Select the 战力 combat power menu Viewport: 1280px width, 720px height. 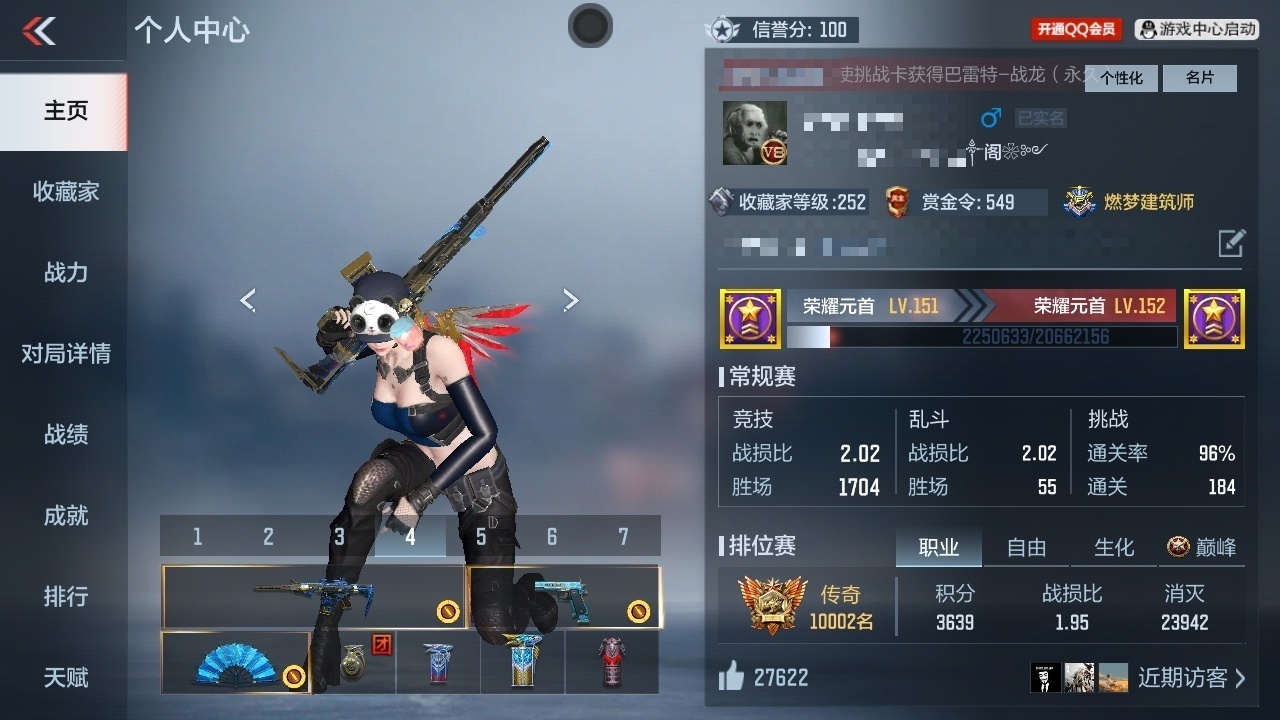tap(65, 272)
